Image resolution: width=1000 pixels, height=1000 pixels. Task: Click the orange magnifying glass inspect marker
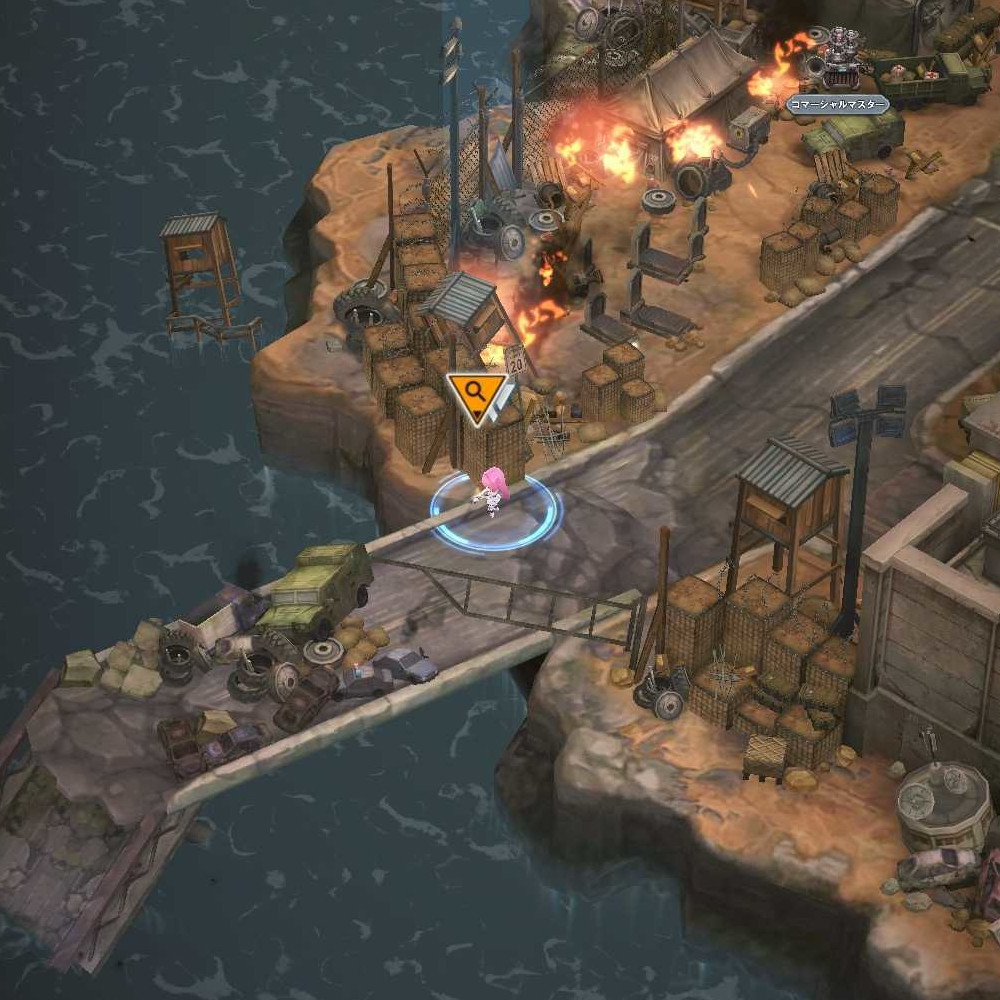(476, 395)
